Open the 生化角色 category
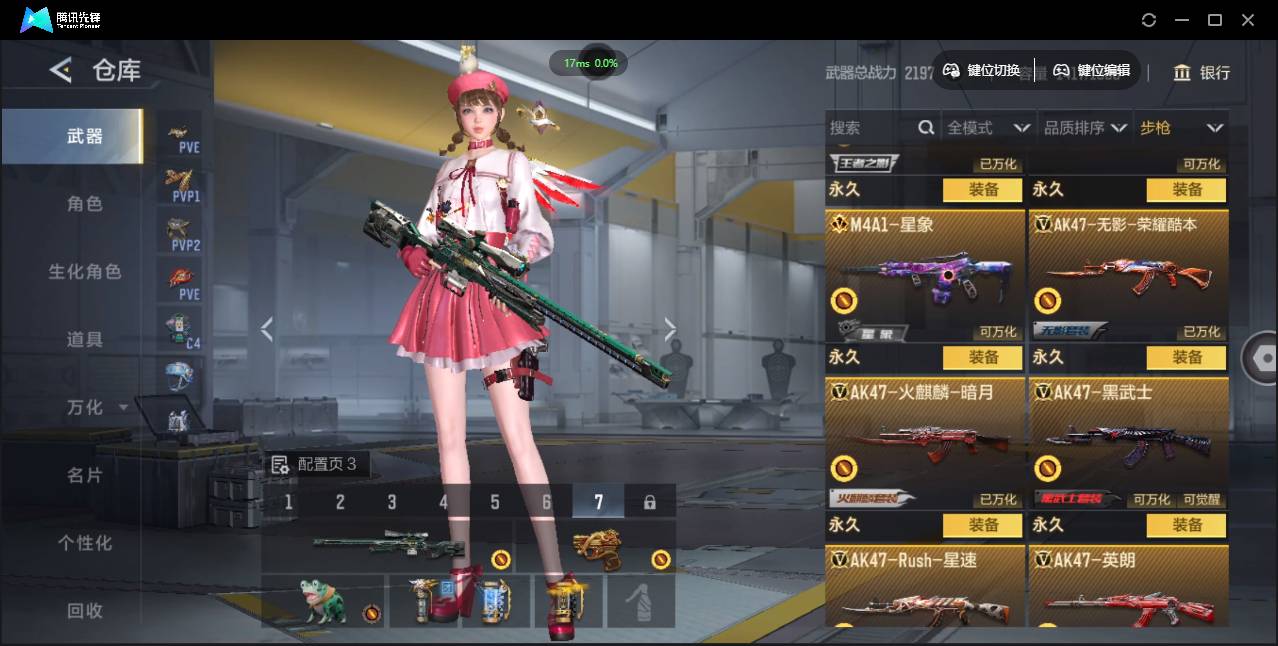Viewport: 1278px width, 646px height. coord(85,272)
